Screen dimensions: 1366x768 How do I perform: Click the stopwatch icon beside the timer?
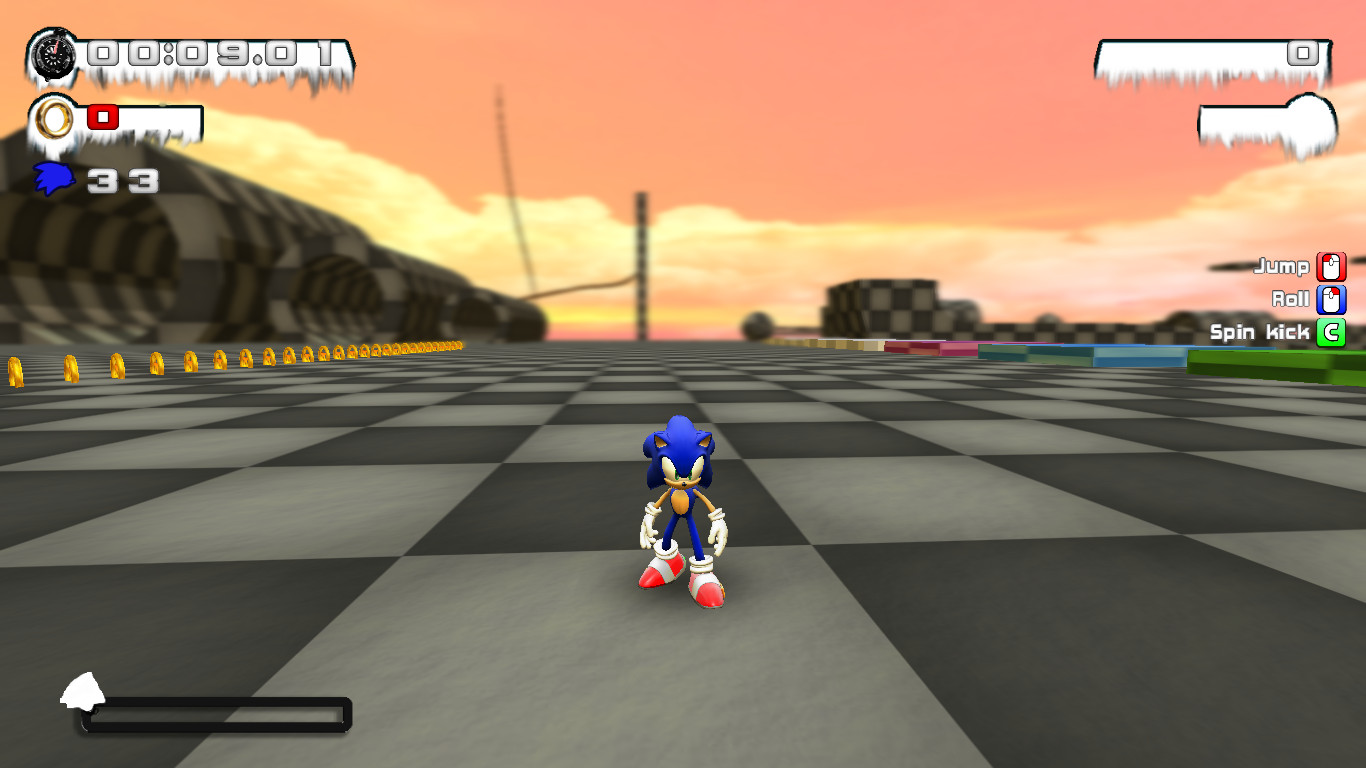55,55
